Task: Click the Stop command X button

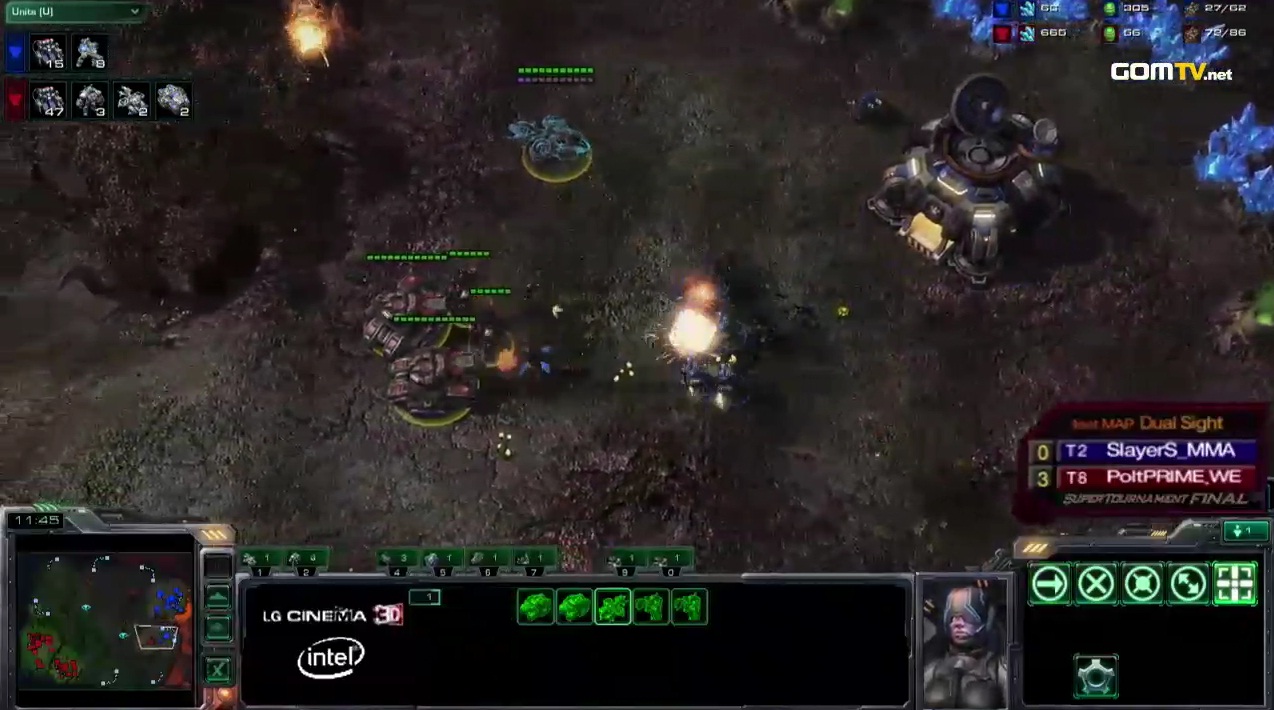Action: 1096,584
